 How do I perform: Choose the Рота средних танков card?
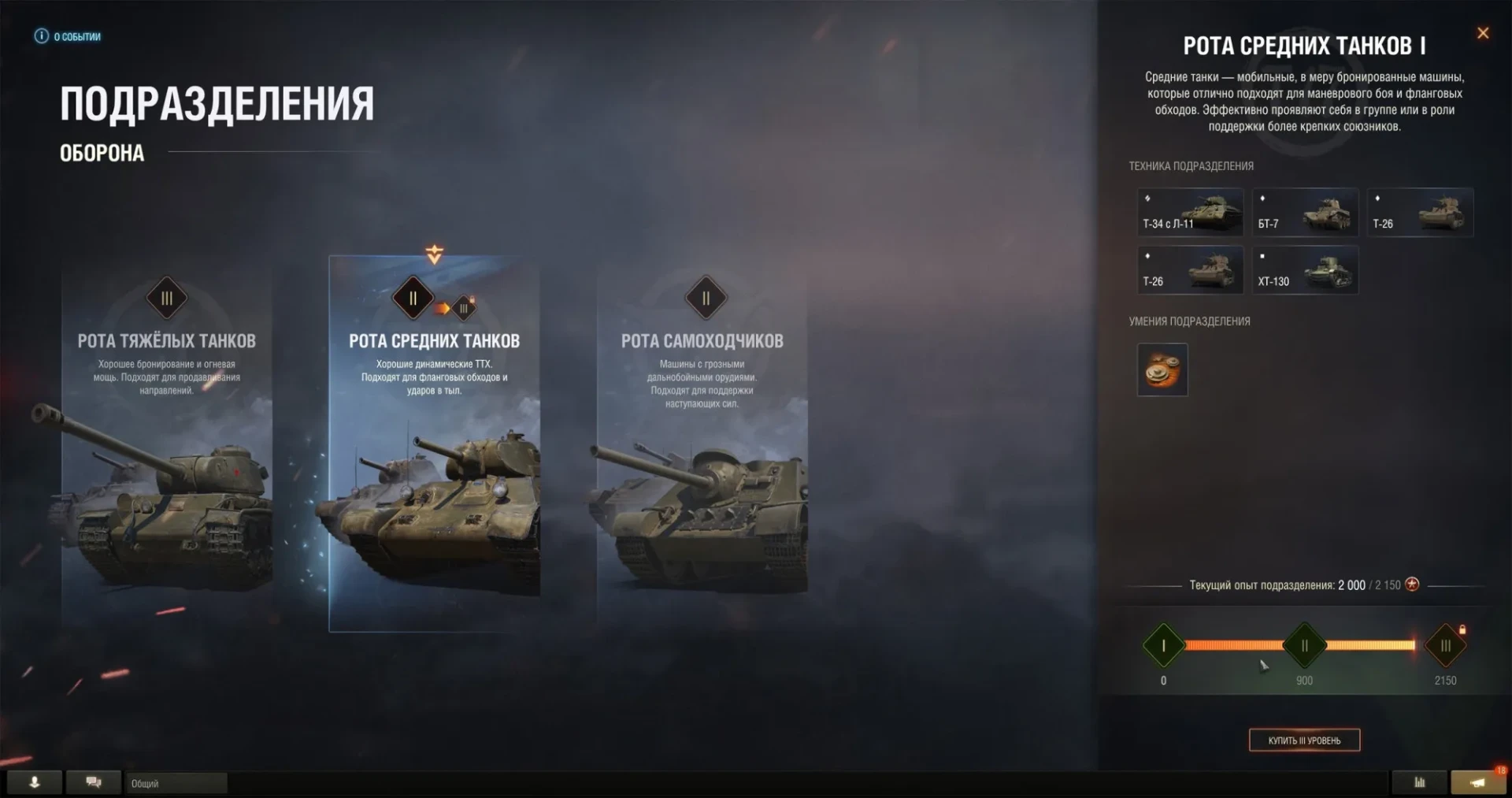click(x=434, y=441)
